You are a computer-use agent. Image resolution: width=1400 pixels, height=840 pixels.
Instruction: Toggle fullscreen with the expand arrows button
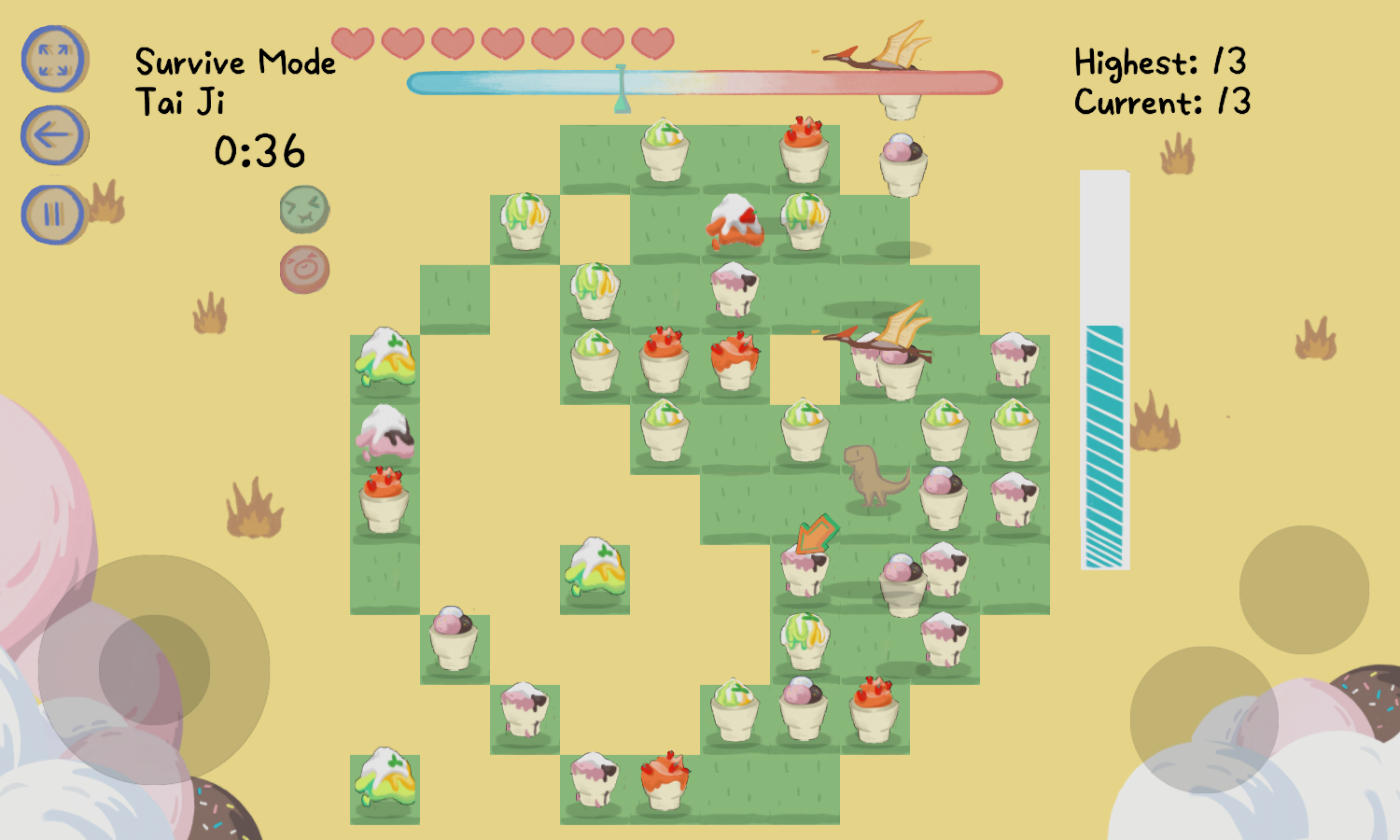[54, 59]
